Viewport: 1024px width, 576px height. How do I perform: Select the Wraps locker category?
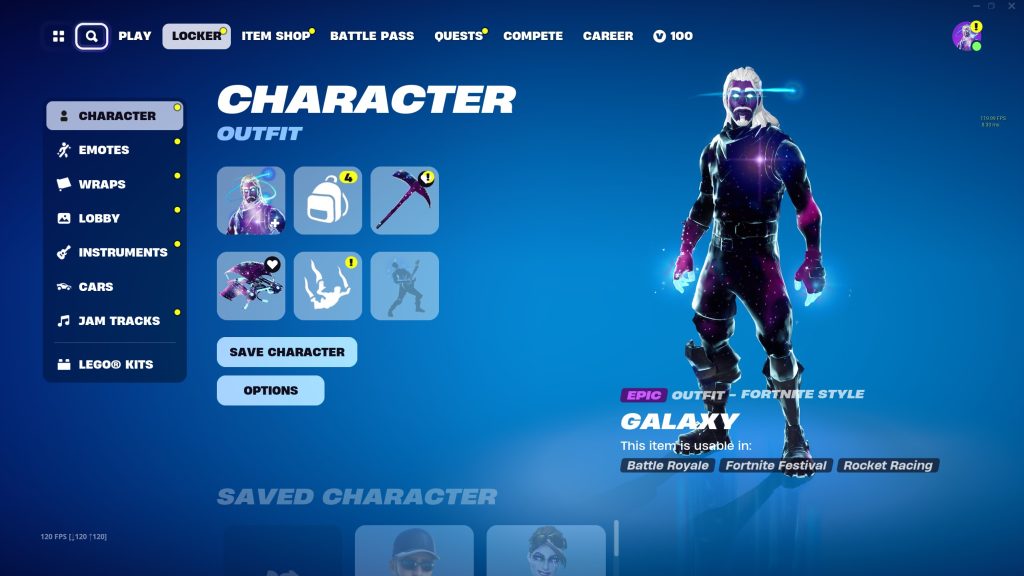(102, 184)
